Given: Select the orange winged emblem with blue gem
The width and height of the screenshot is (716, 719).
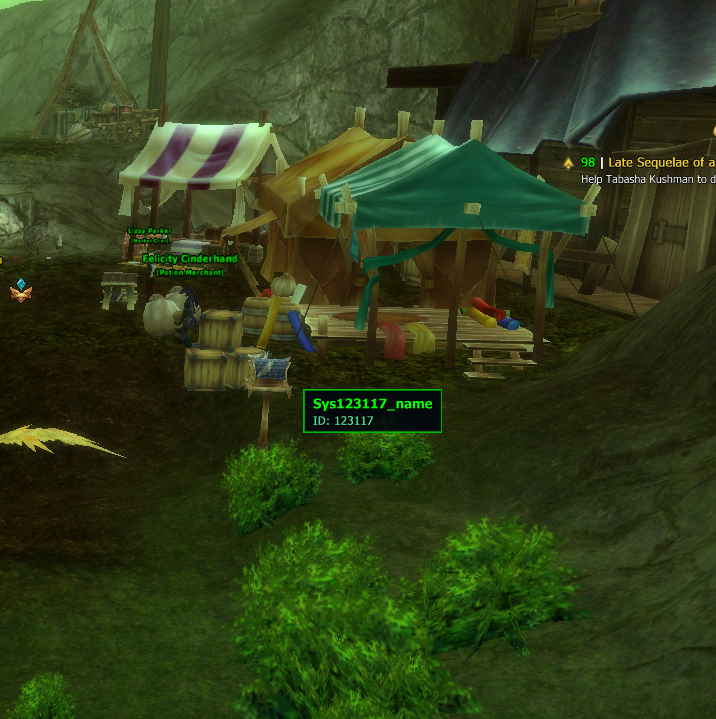Looking at the screenshot, I should (20, 290).
